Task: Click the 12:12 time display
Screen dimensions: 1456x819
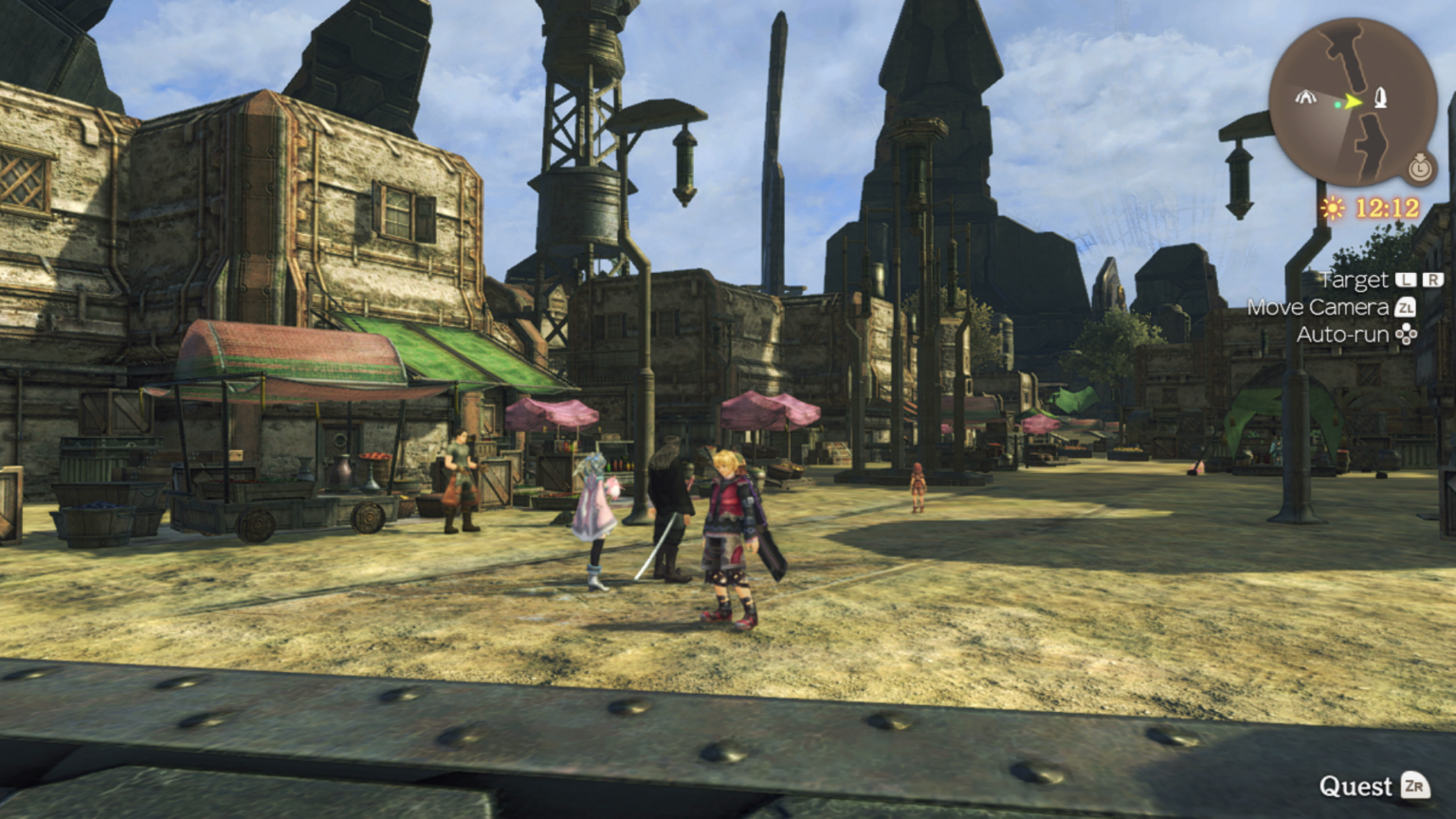Action: coord(1385,207)
